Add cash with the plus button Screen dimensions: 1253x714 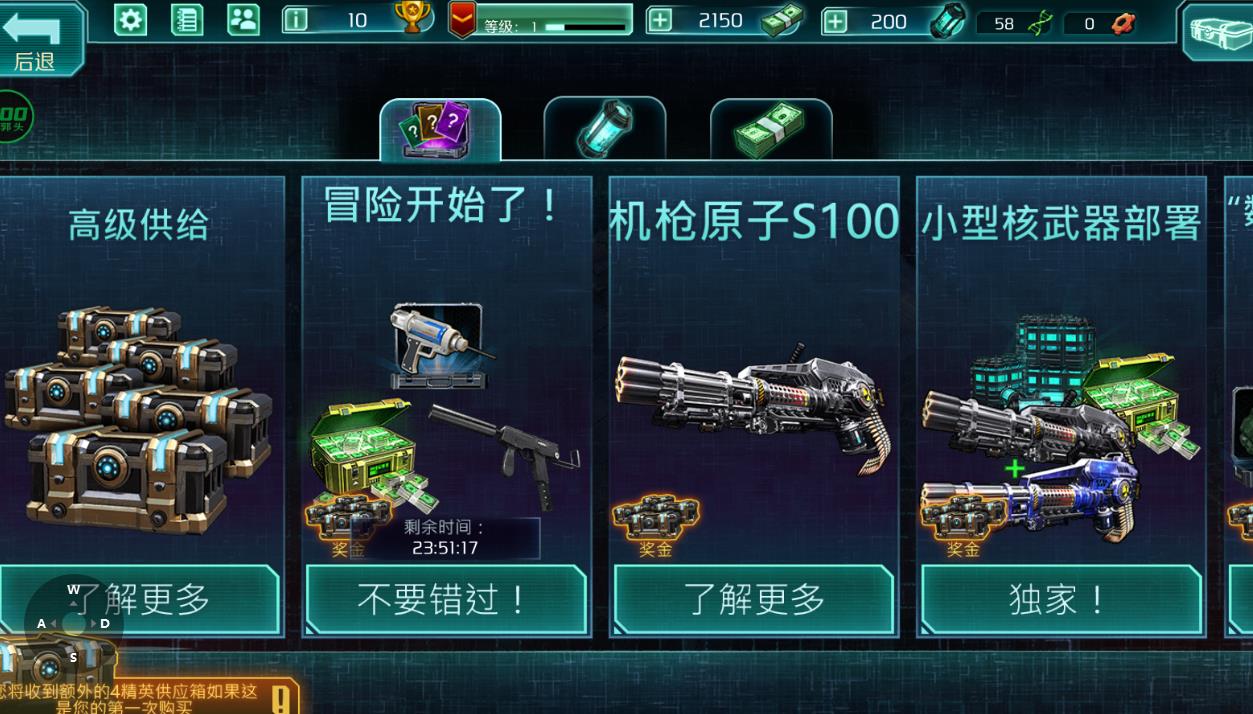(x=660, y=21)
